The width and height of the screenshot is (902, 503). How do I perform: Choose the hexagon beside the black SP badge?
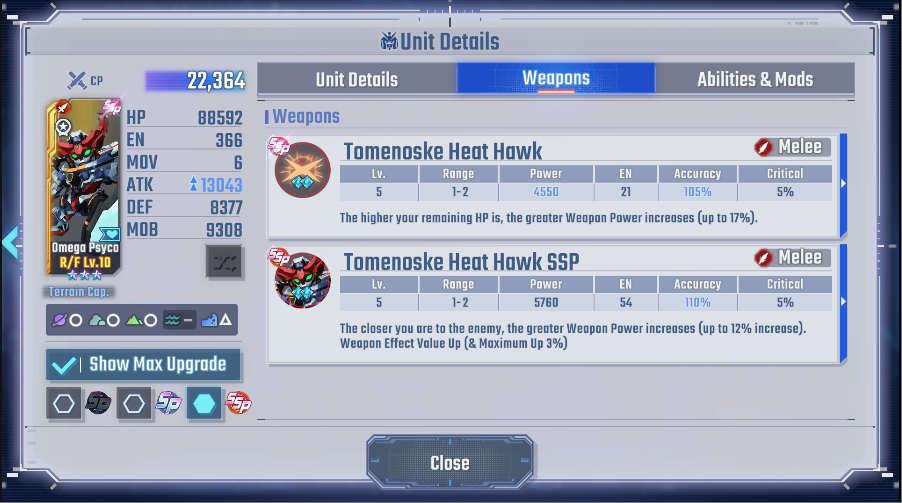click(65, 403)
